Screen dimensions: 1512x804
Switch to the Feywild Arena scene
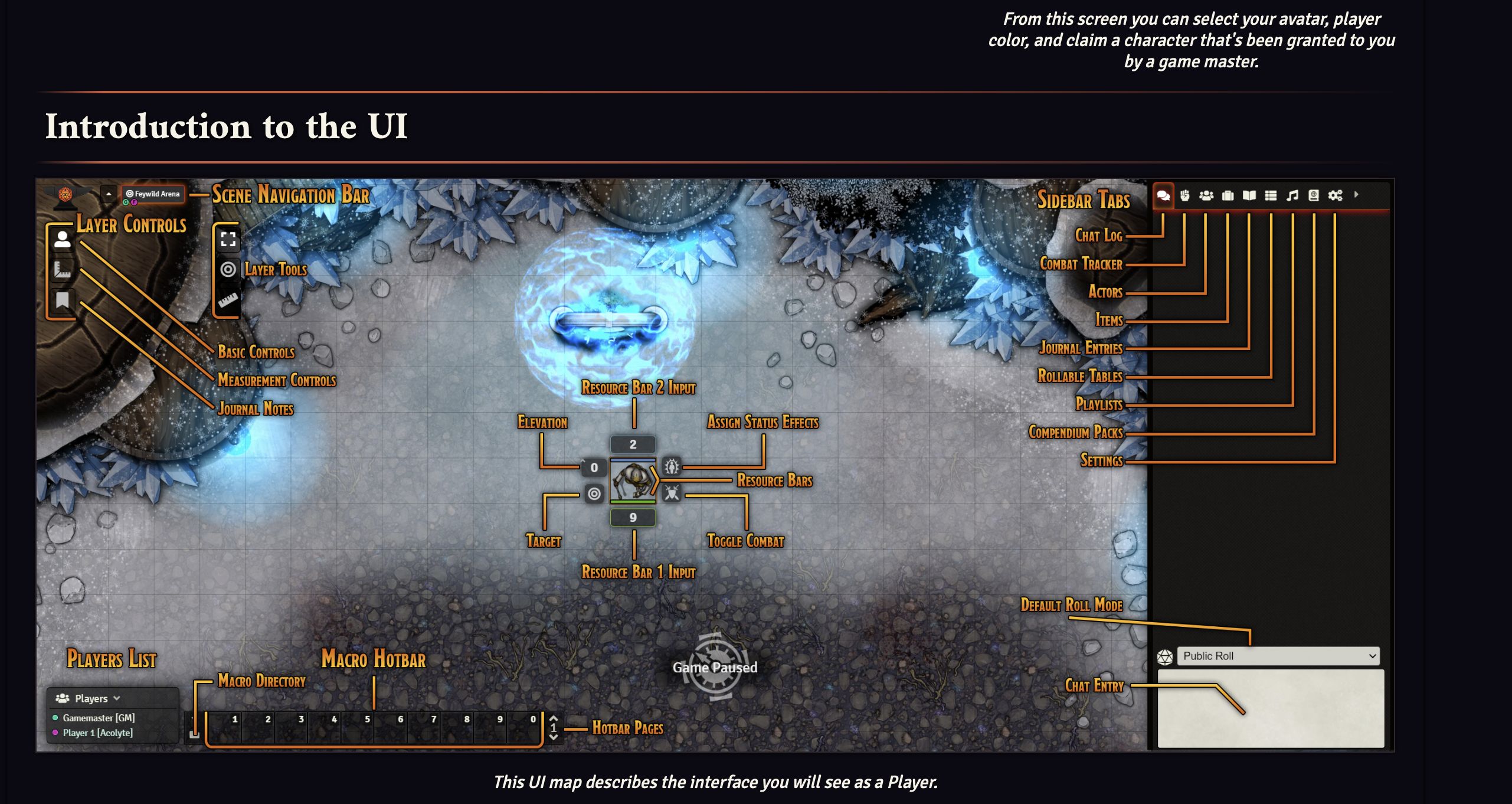click(x=153, y=194)
